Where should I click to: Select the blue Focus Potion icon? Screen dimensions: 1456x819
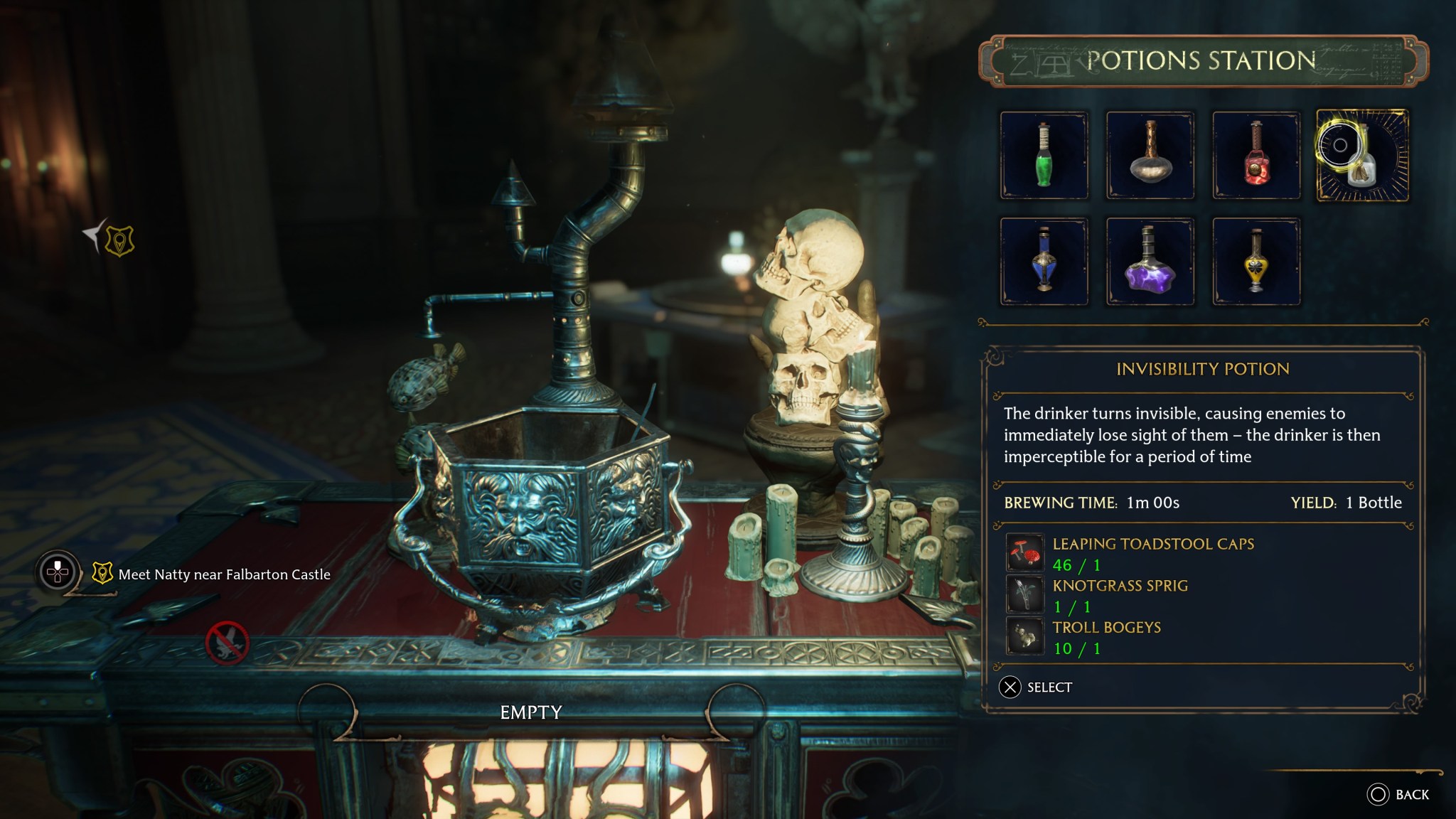coord(1044,261)
